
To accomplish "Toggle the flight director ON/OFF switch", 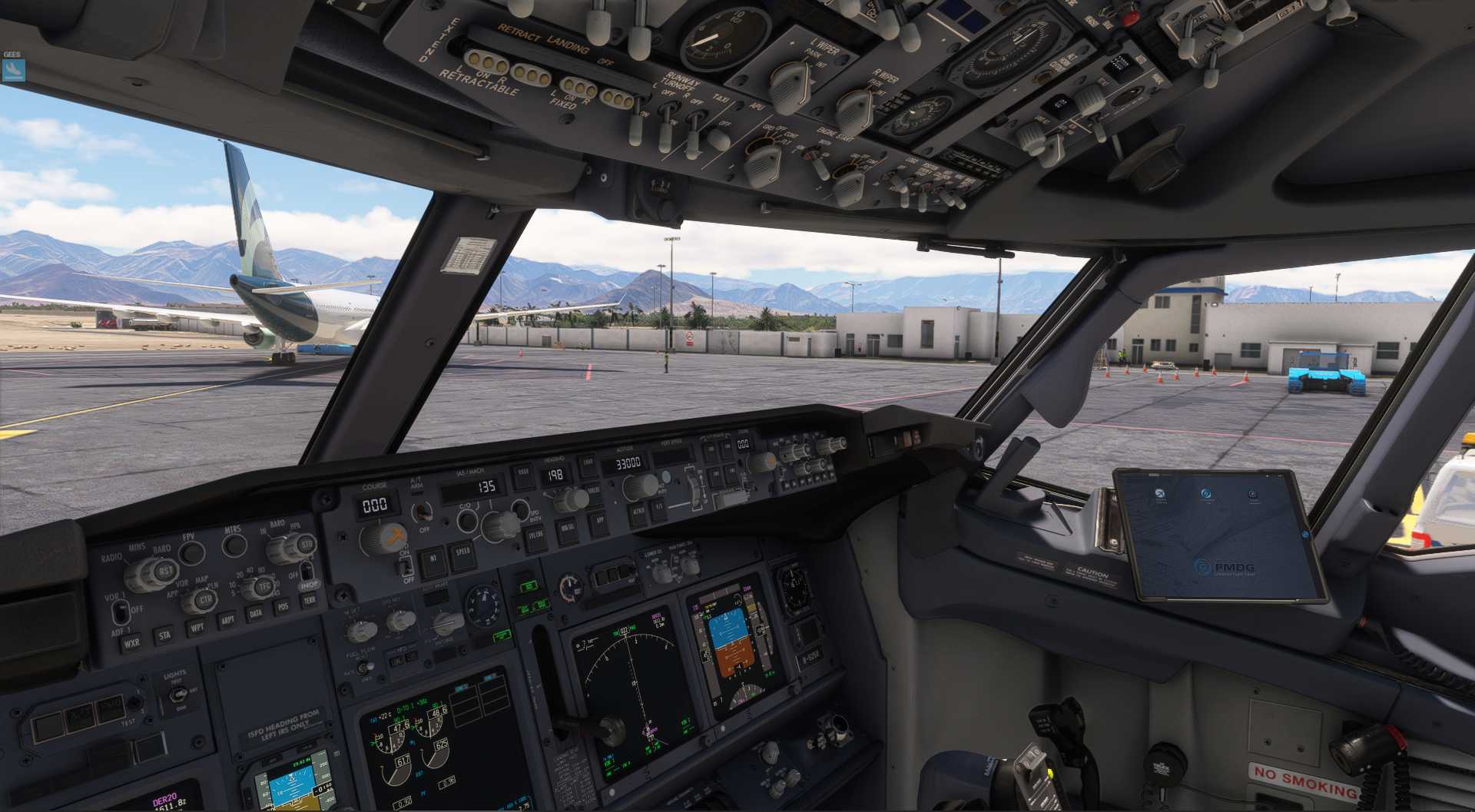I will pyautogui.click(x=405, y=567).
